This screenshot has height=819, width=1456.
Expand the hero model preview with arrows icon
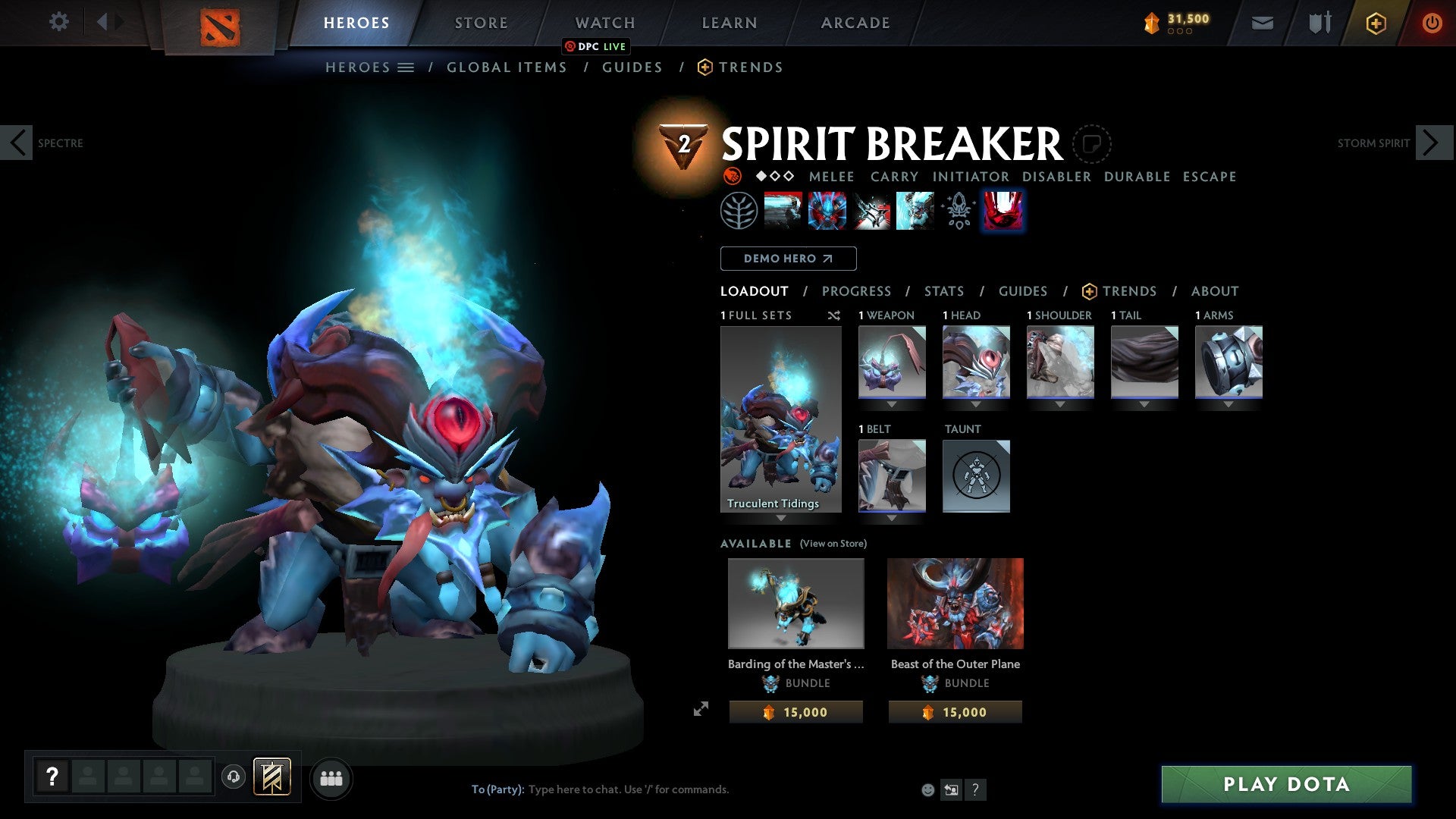pyautogui.click(x=701, y=708)
